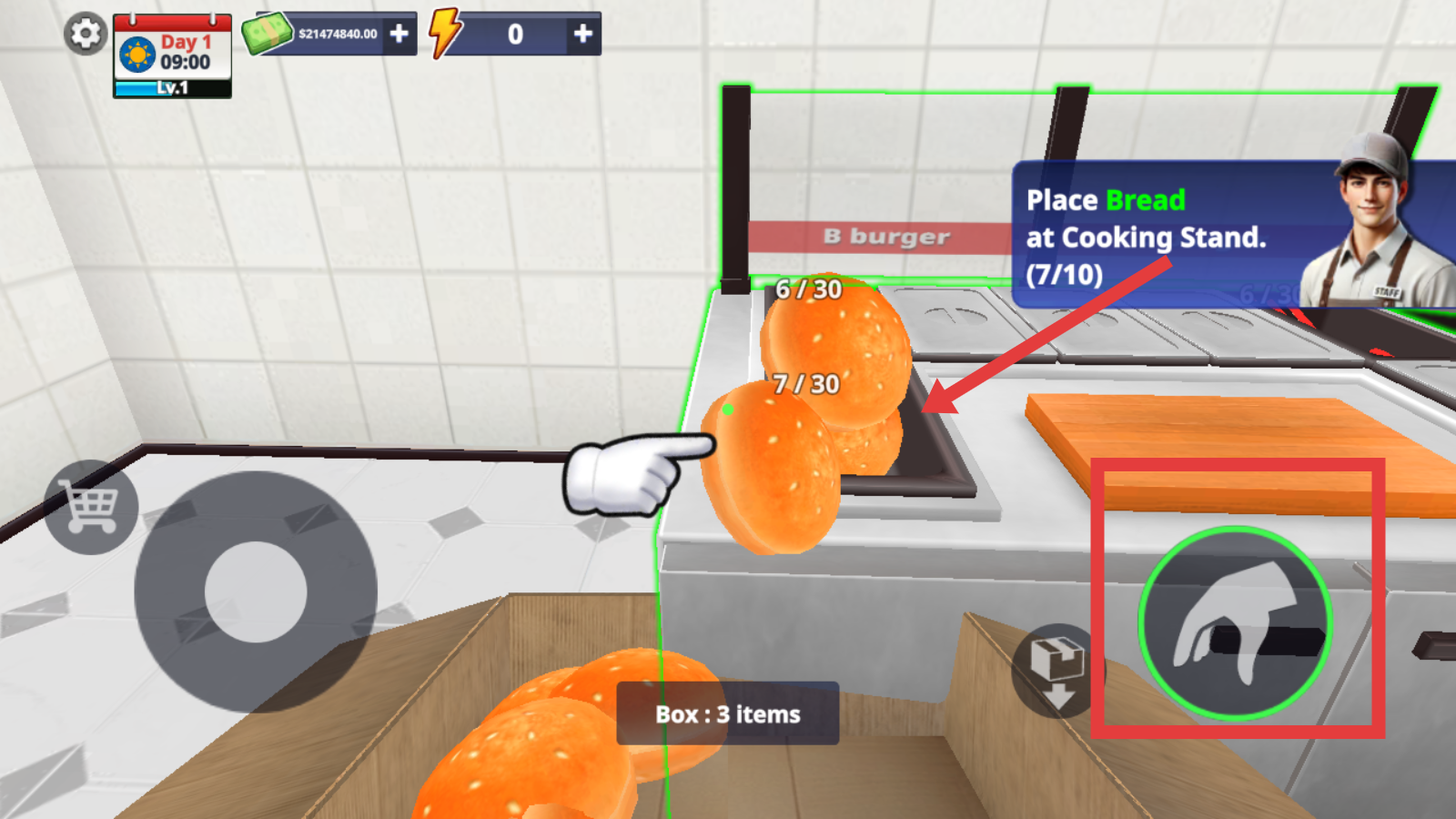Tap the virtual joystick center knob
This screenshot has height=819, width=1456.
click(256, 592)
